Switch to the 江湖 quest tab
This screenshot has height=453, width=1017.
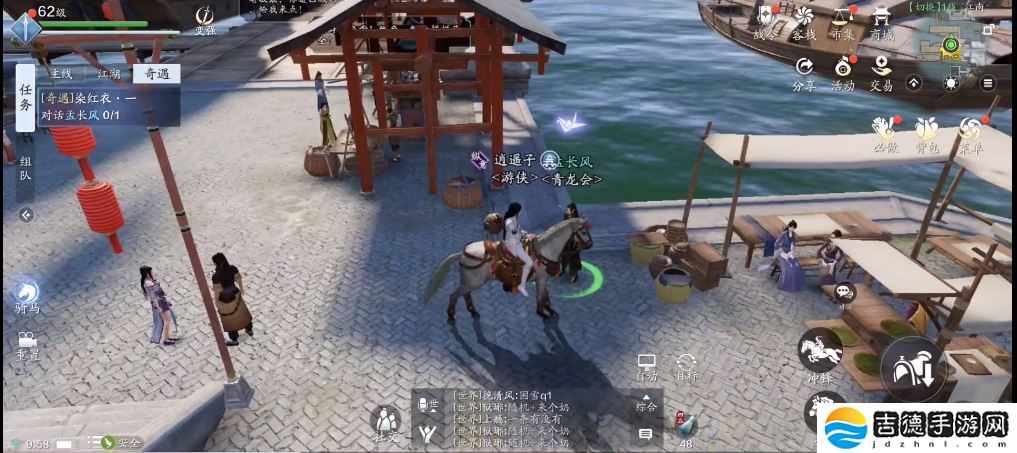click(x=109, y=73)
